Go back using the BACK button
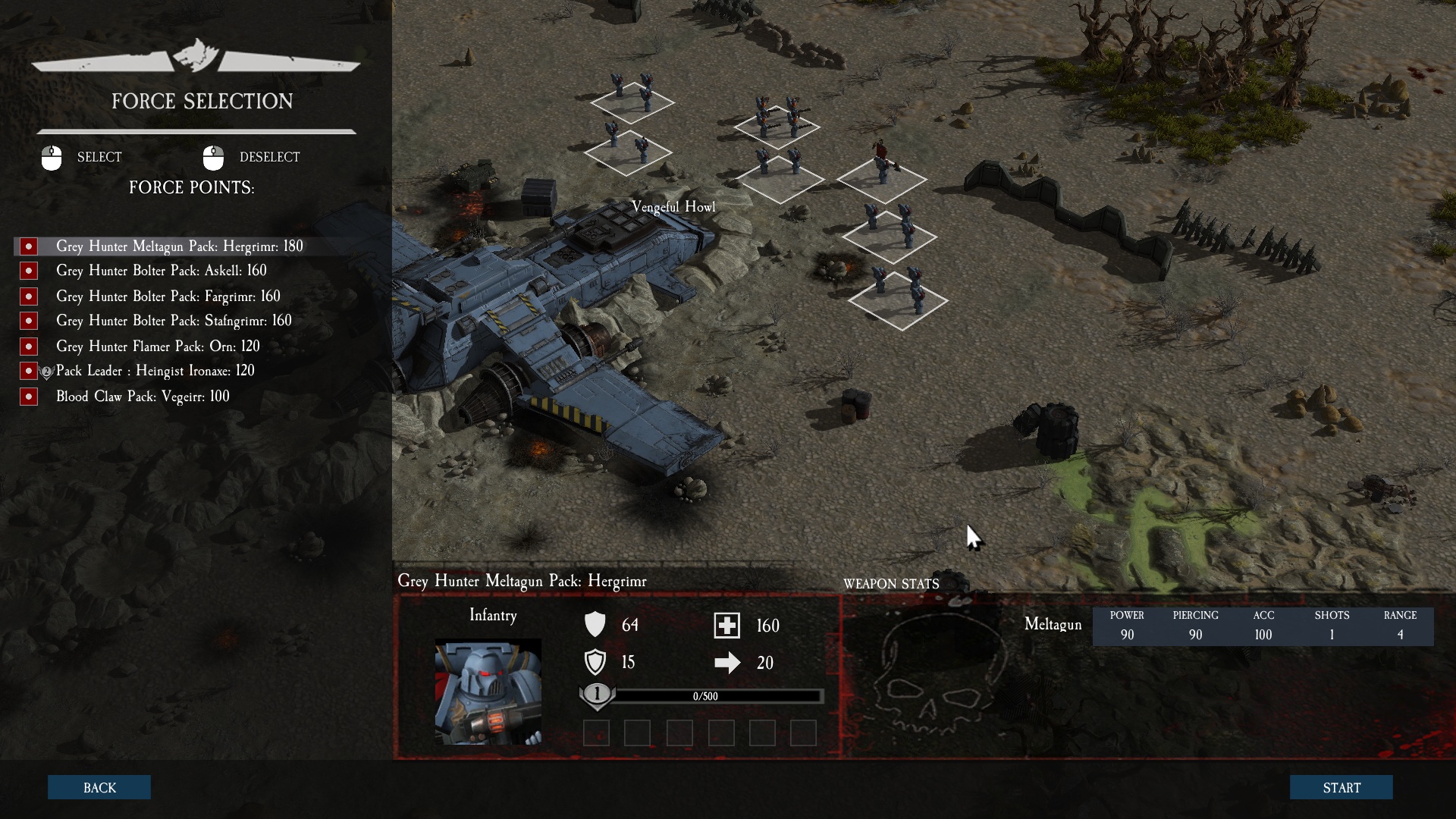Viewport: 1456px width, 819px height. [x=99, y=787]
